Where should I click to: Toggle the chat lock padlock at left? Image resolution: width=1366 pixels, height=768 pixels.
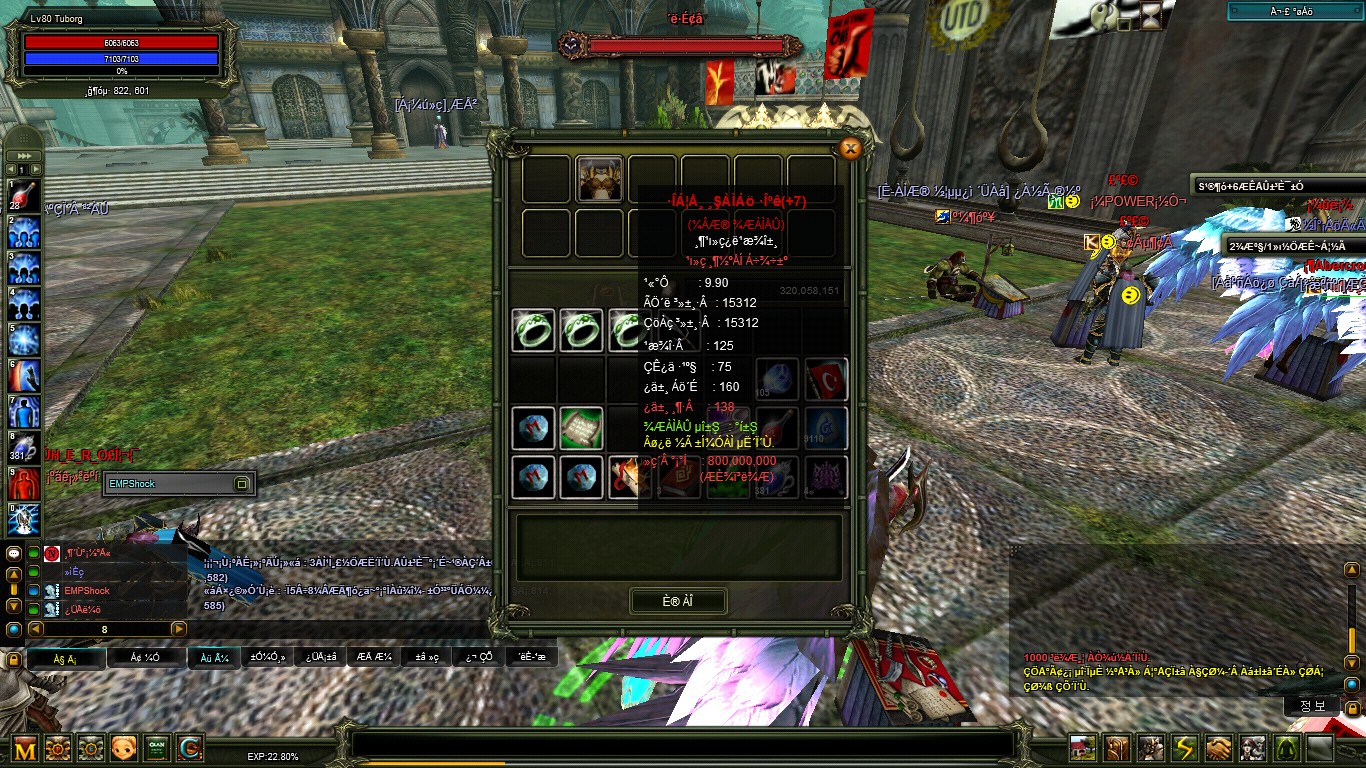tap(13, 659)
